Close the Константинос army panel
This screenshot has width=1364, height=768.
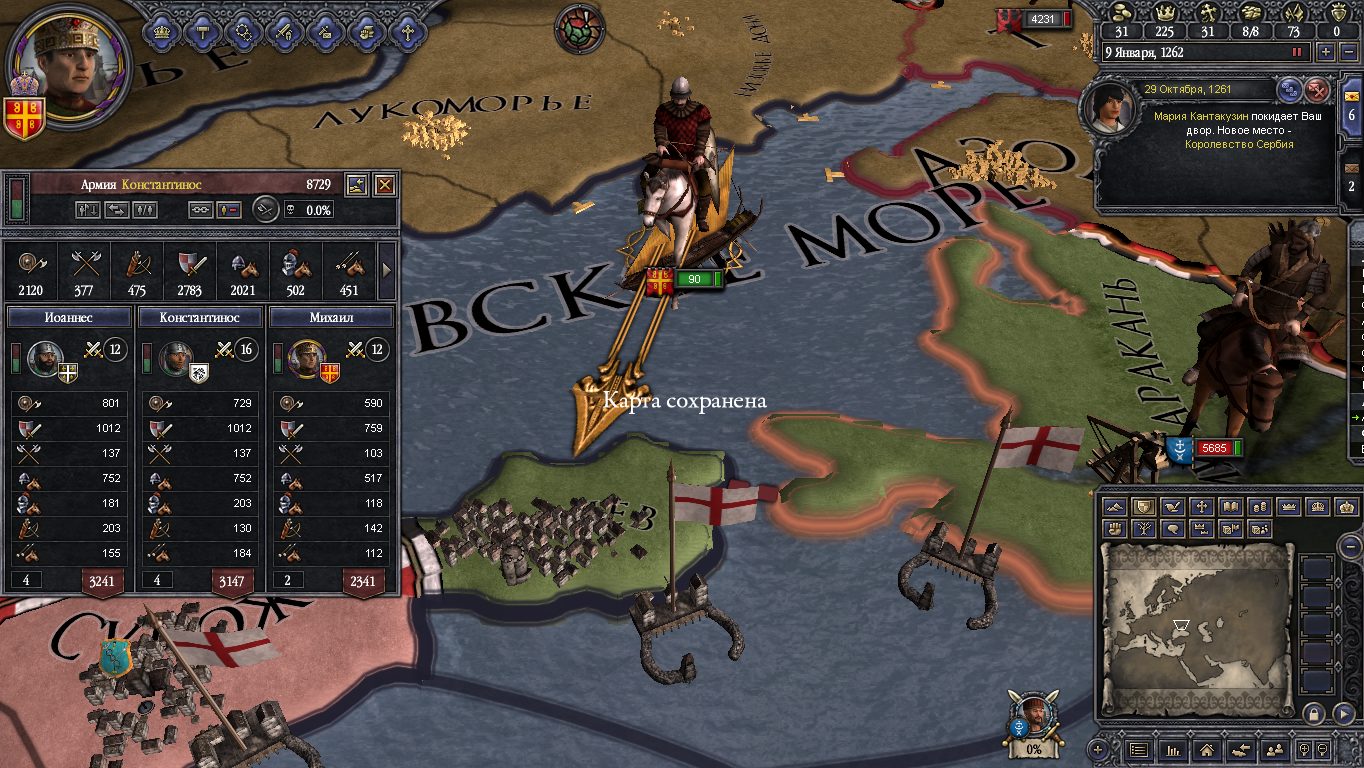click(x=384, y=184)
